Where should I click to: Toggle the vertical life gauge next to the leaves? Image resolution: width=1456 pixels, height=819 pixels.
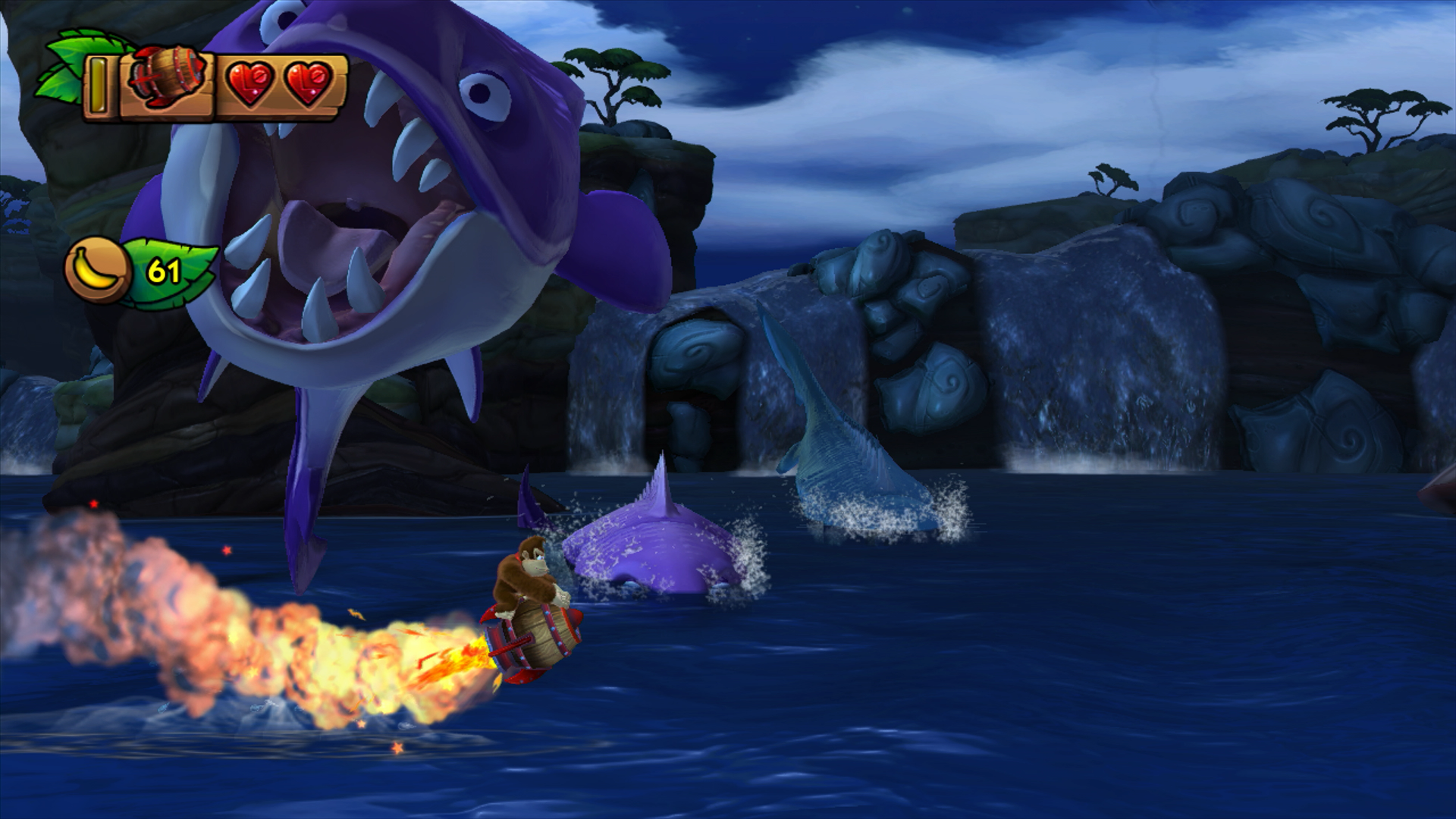(x=99, y=83)
